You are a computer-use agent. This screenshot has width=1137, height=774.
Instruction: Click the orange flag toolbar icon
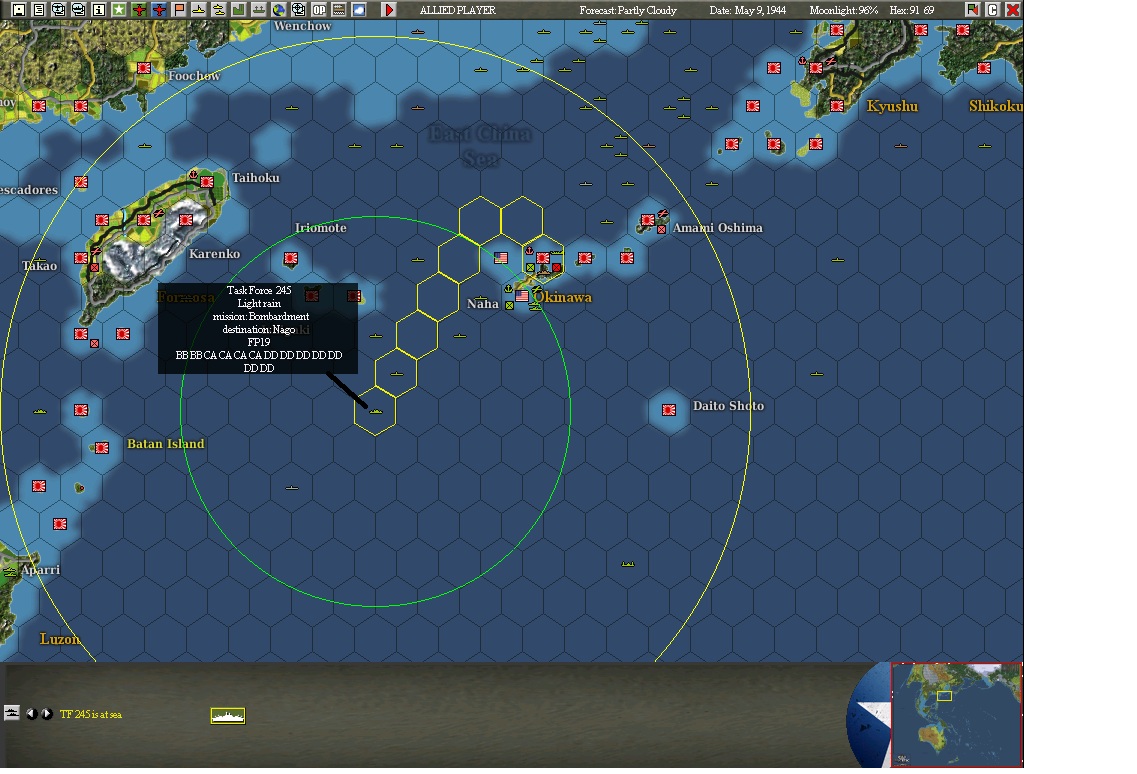tap(179, 10)
